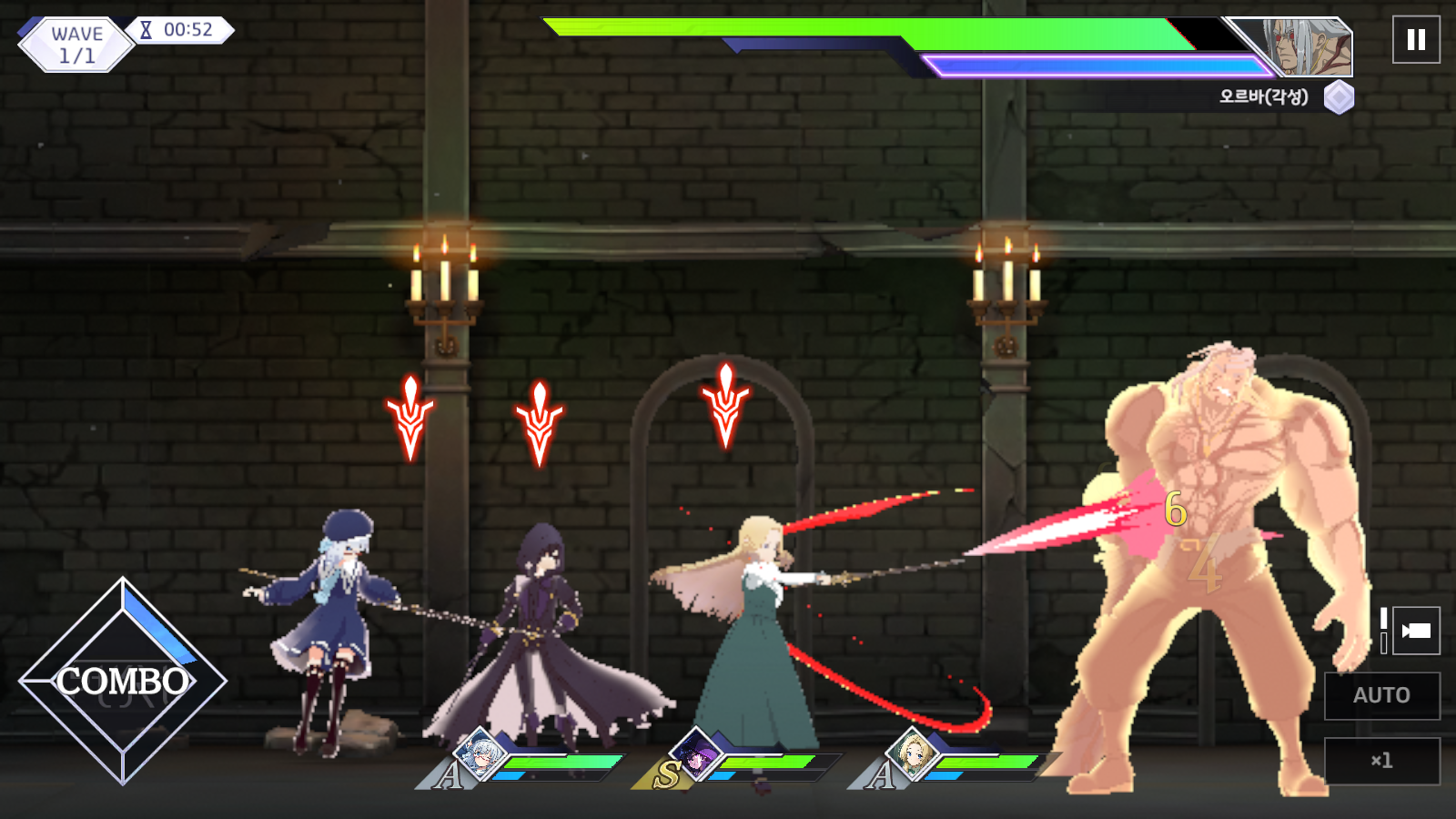1456x819 pixels.
Task: Select the purple-hooded character's portrait
Action: 696,755
